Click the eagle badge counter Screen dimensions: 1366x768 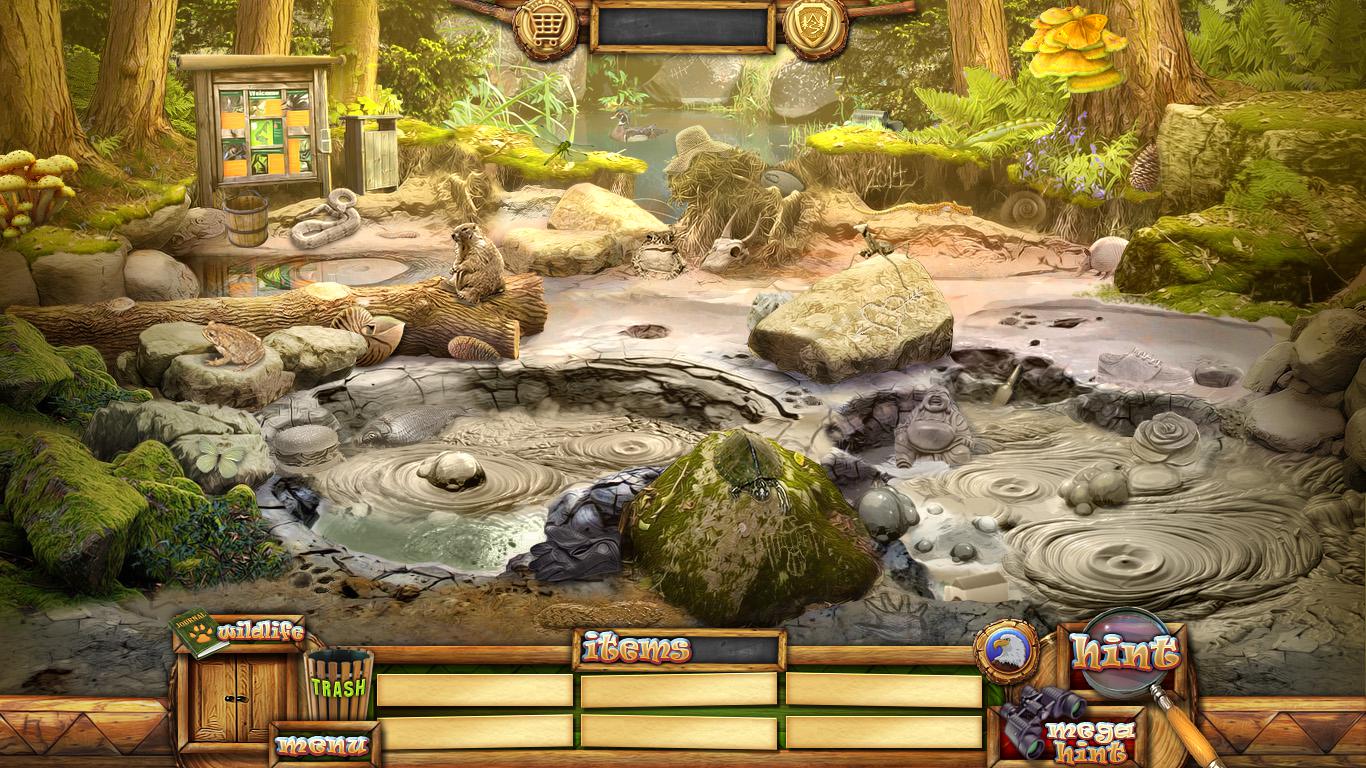click(x=1004, y=650)
